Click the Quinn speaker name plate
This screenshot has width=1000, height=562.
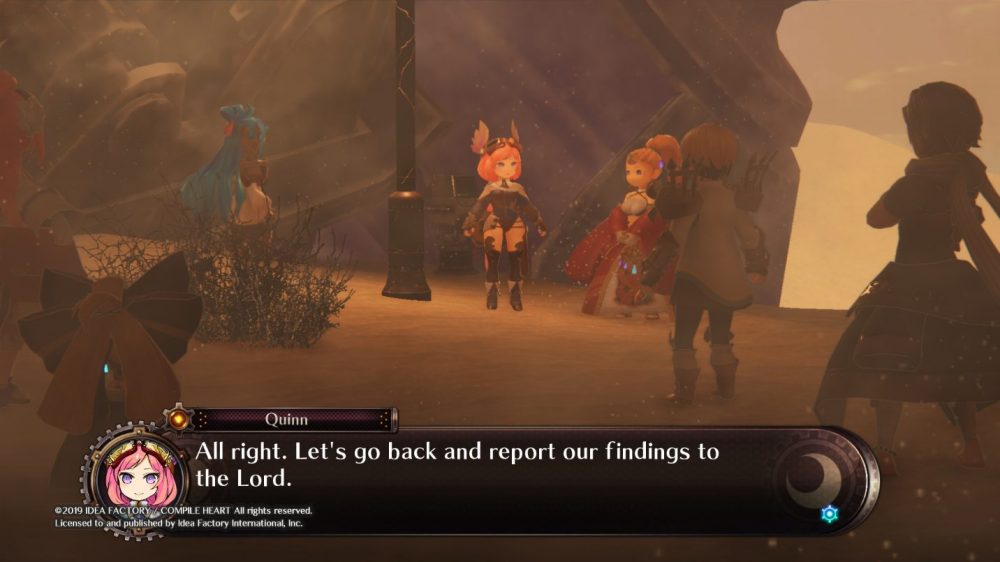pyautogui.click(x=287, y=420)
